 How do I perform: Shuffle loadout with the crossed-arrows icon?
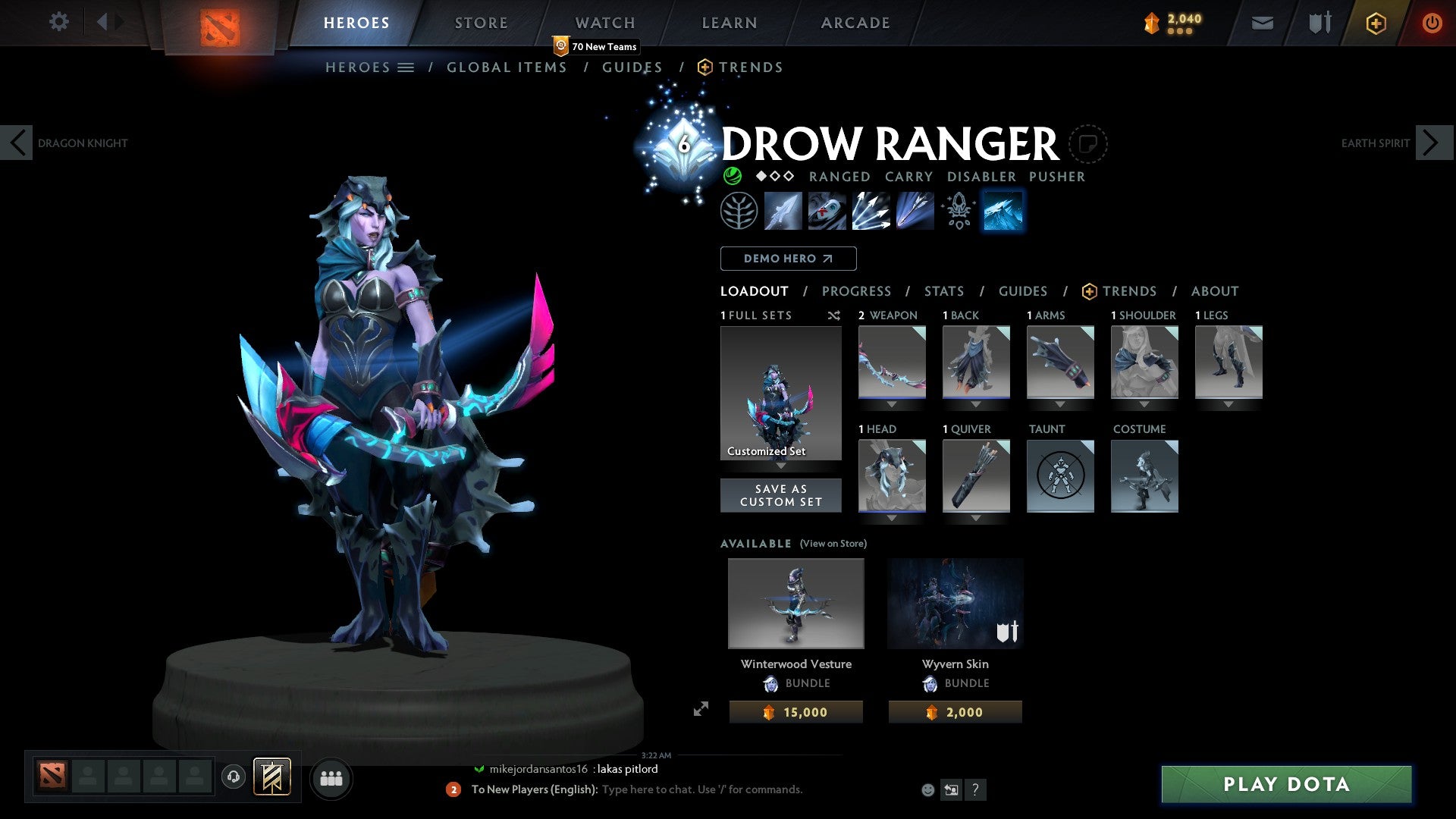pyautogui.click(x=834, y=315)
